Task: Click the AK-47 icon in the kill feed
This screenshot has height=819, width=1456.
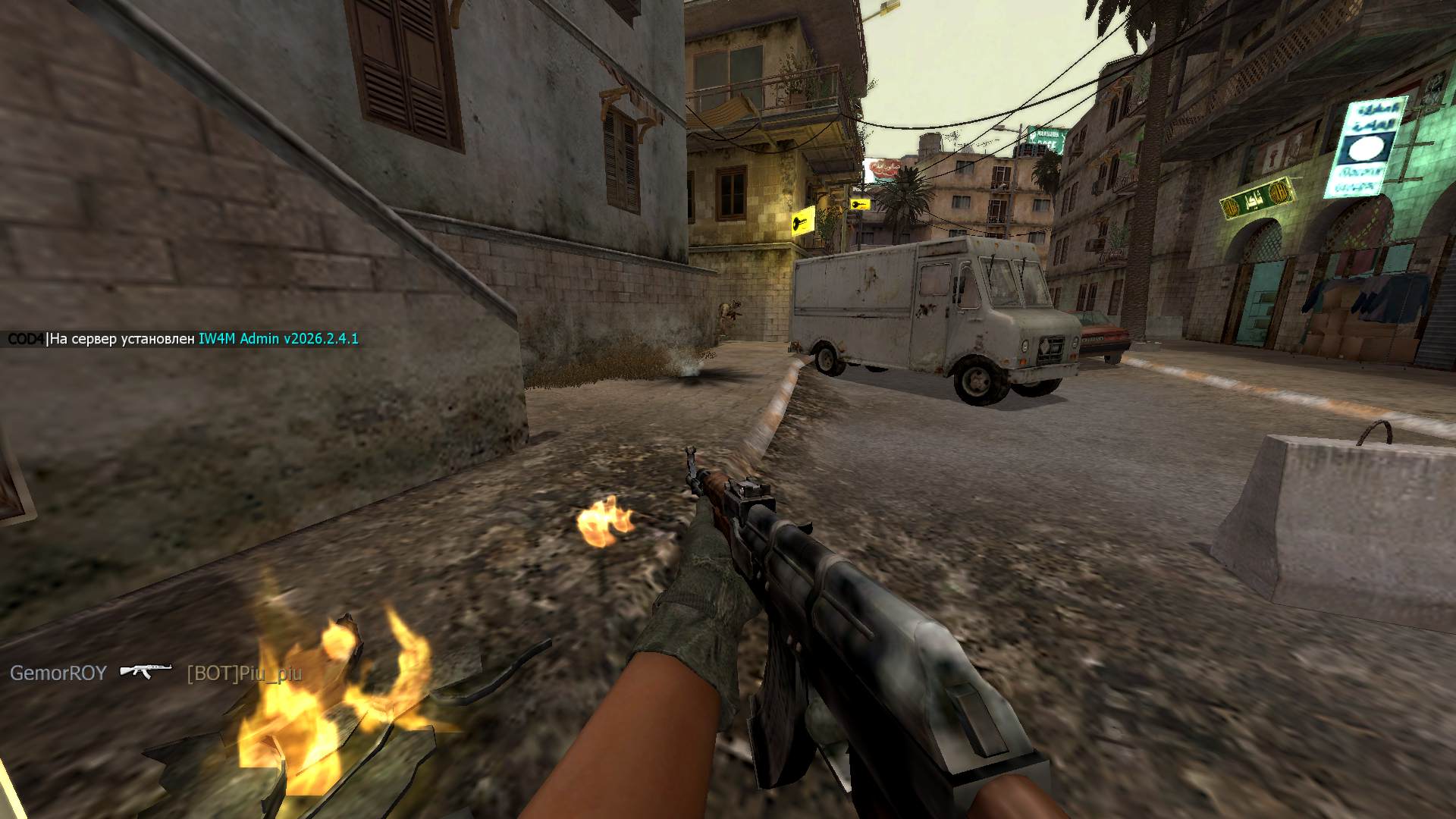Action: pyautogui.click(x=146, y=671)
